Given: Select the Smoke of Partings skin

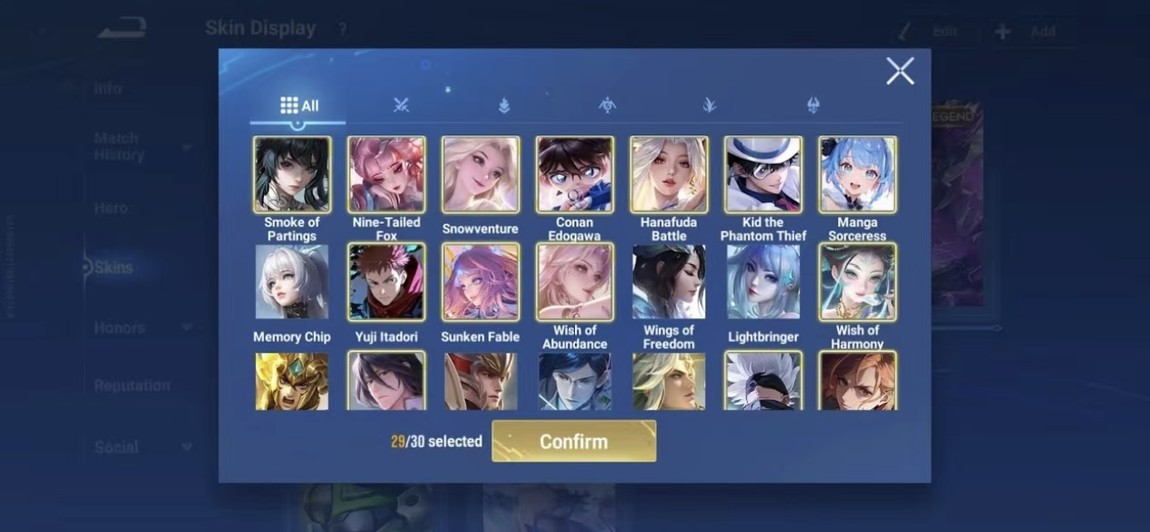Looking at the screenshot, I should pos(292,175).
